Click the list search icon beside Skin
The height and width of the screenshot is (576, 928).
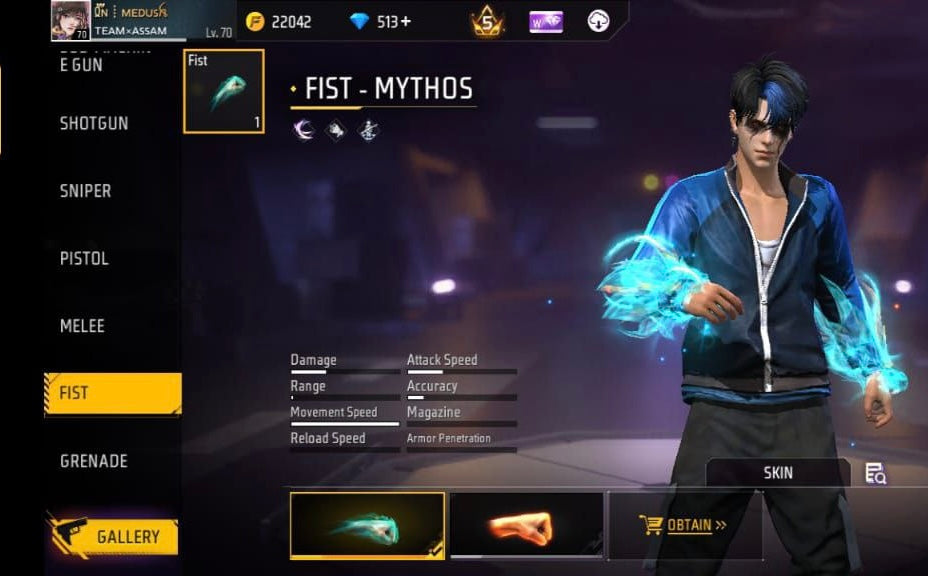point(876,473)
